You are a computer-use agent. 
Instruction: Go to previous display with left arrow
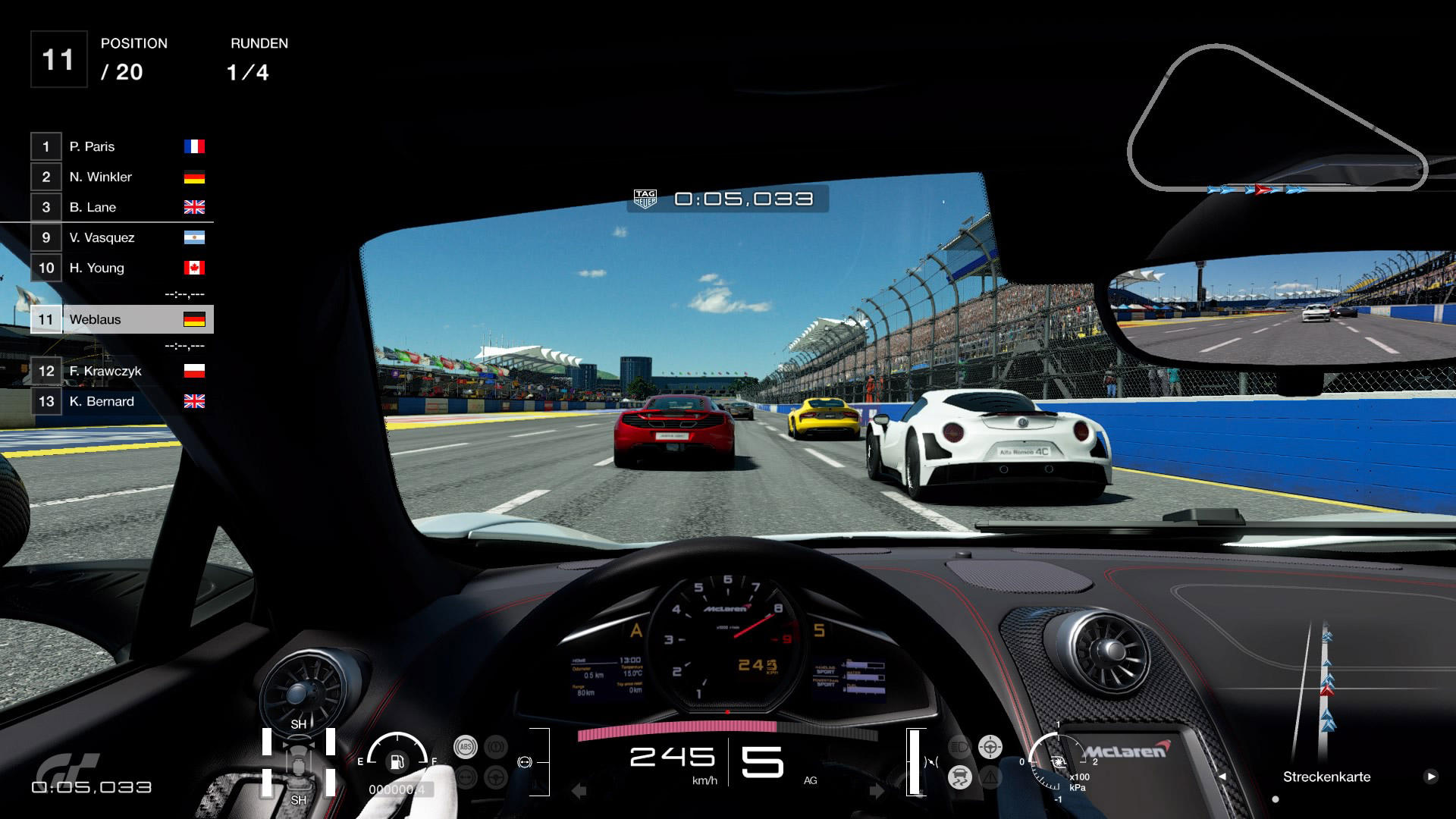point(1222,777)
